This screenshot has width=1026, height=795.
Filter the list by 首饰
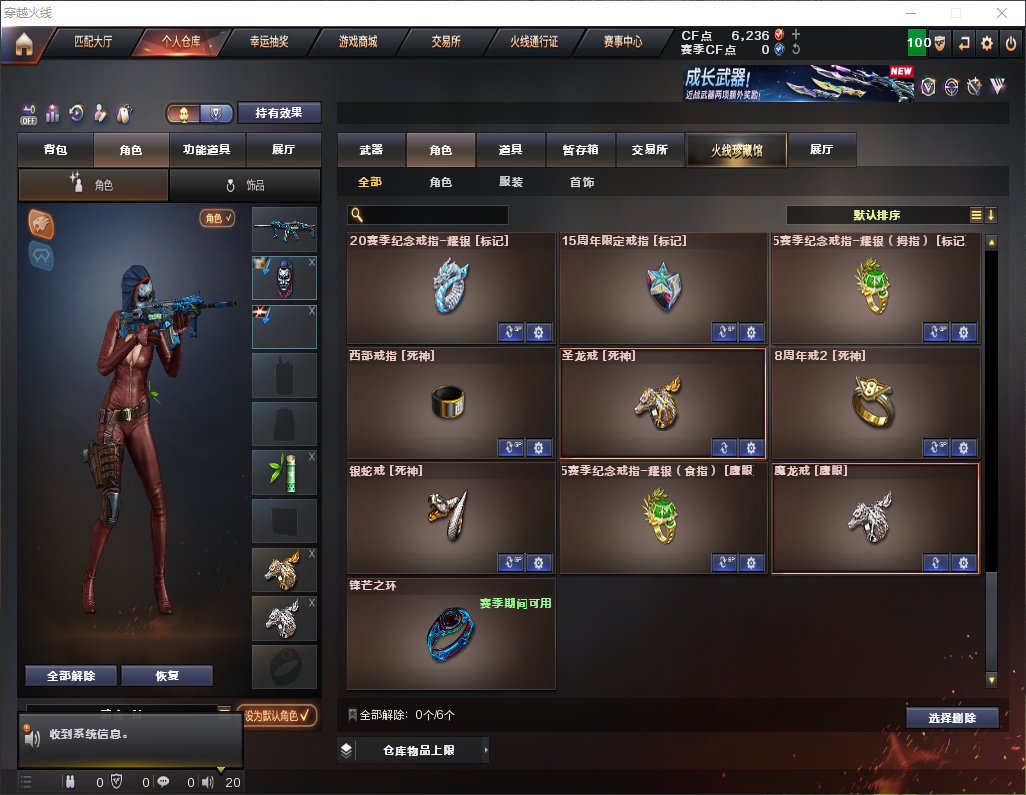click(x=582, y=183)
